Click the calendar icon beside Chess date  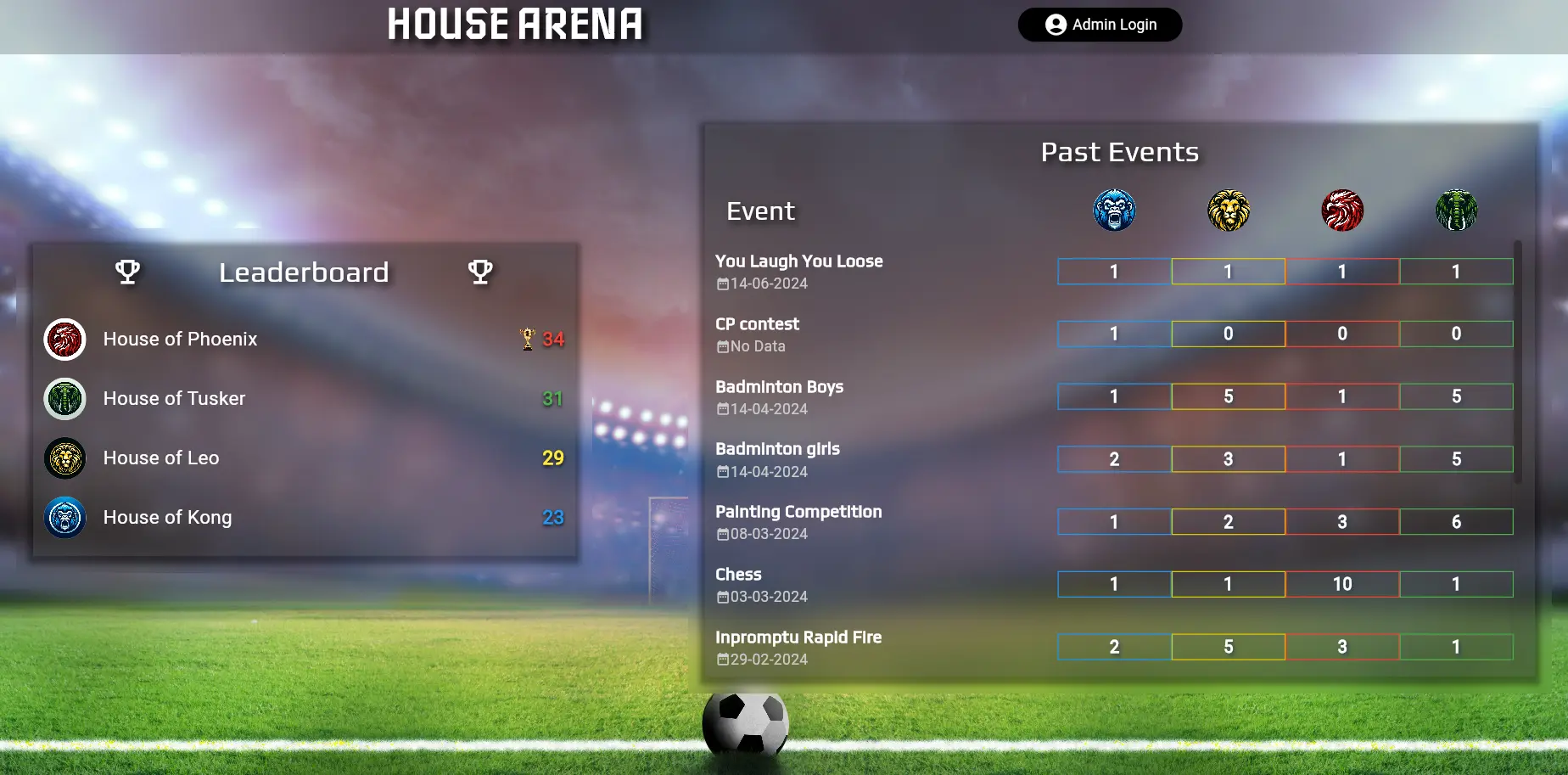click(x=723, y=596)
